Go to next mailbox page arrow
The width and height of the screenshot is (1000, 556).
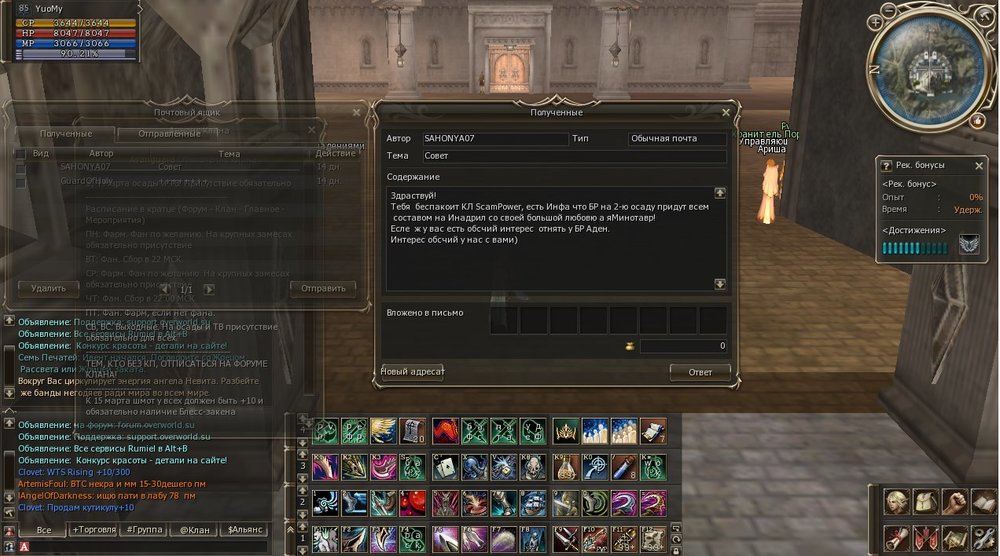209,289
